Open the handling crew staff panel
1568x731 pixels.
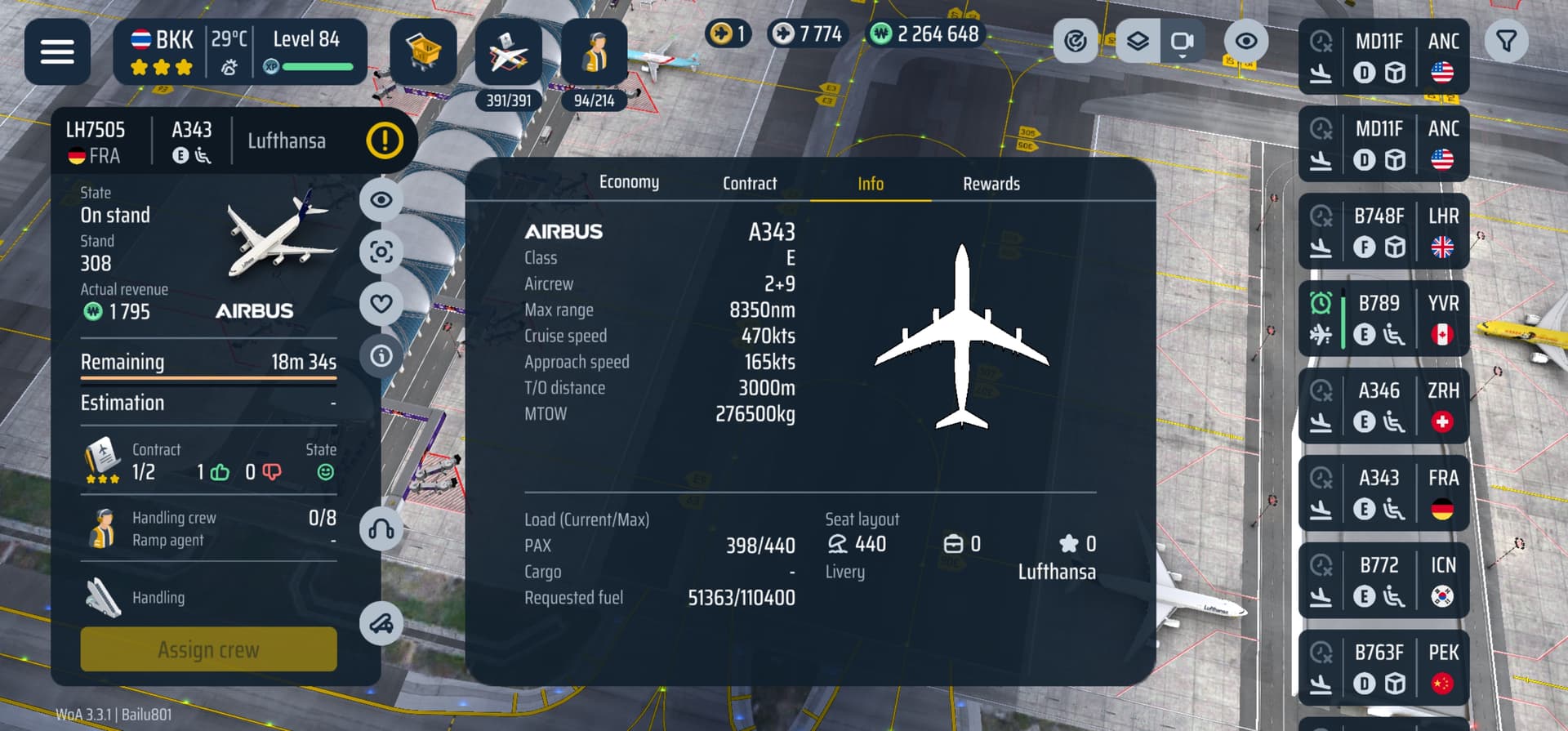point(595,54)
